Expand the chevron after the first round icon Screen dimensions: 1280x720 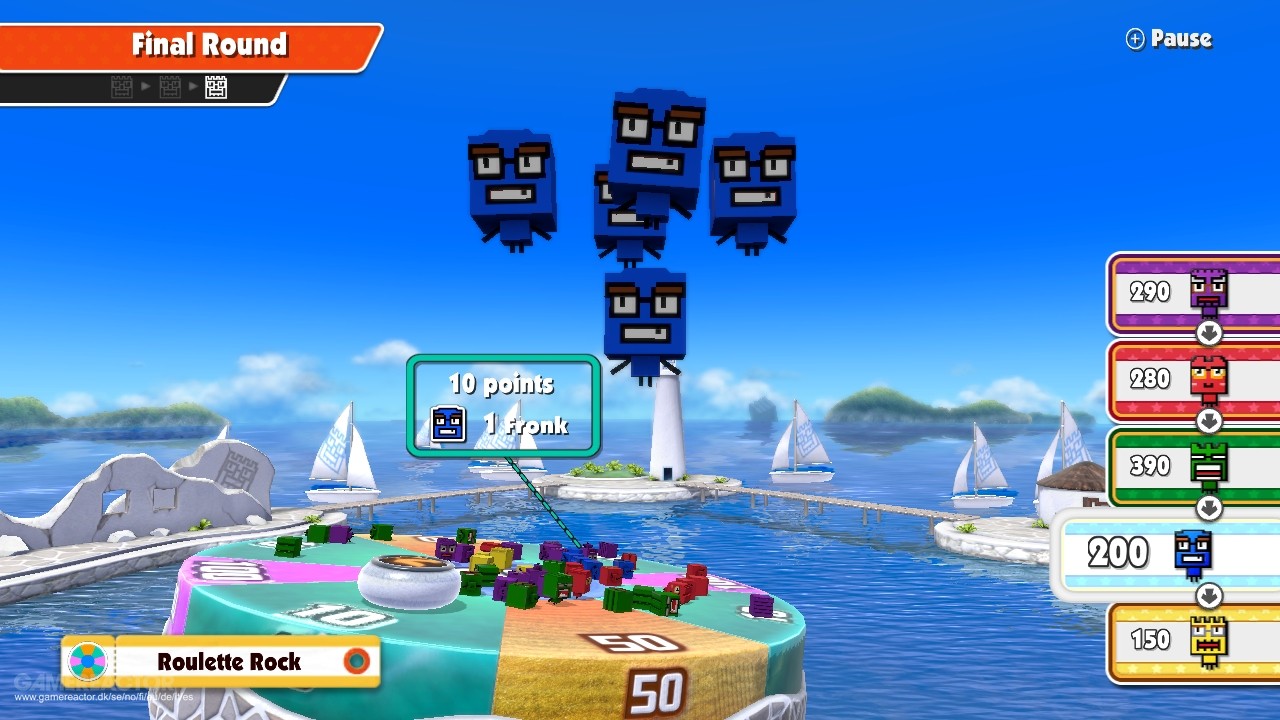(x=146, y=86)
